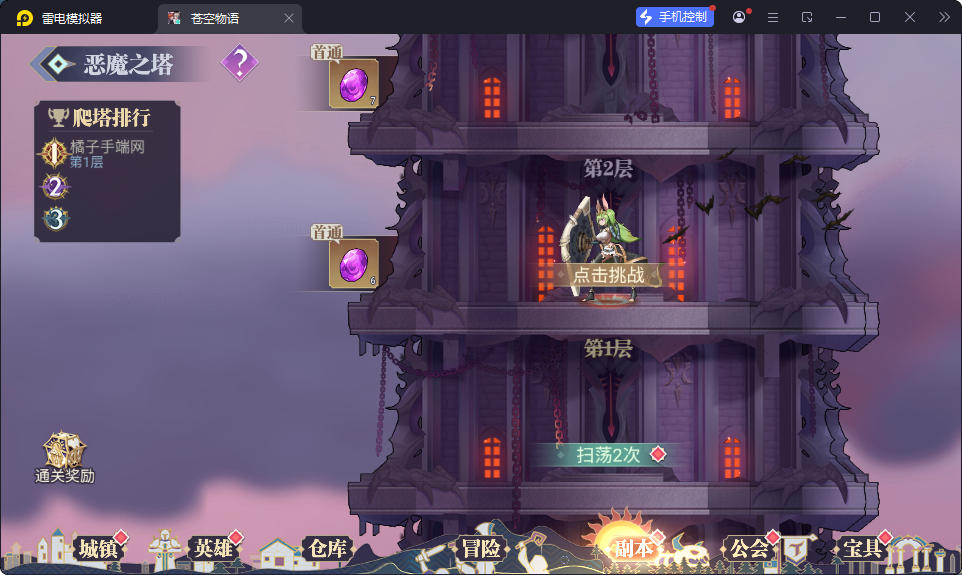View floor 2 first-clear purple gem reward
This screenshot has width=962, height=575.
(353, 263)
